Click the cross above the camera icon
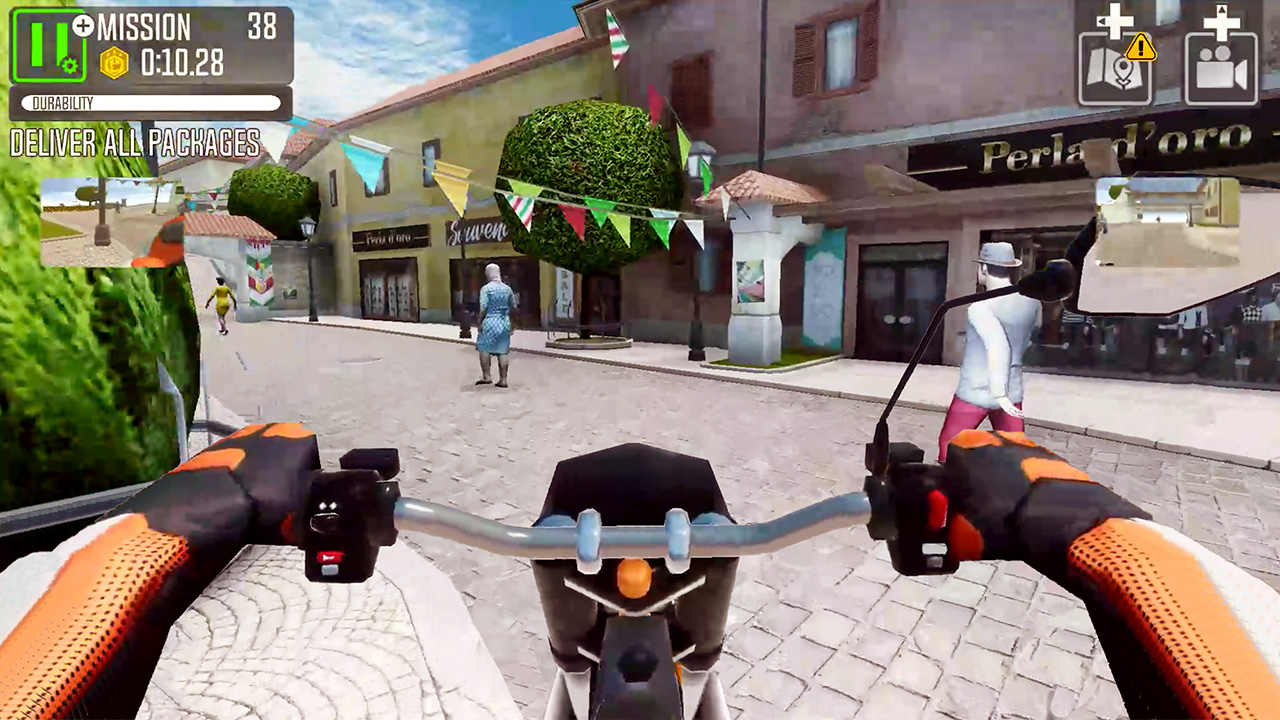 pyautogui.click(x=1222, y=22)
